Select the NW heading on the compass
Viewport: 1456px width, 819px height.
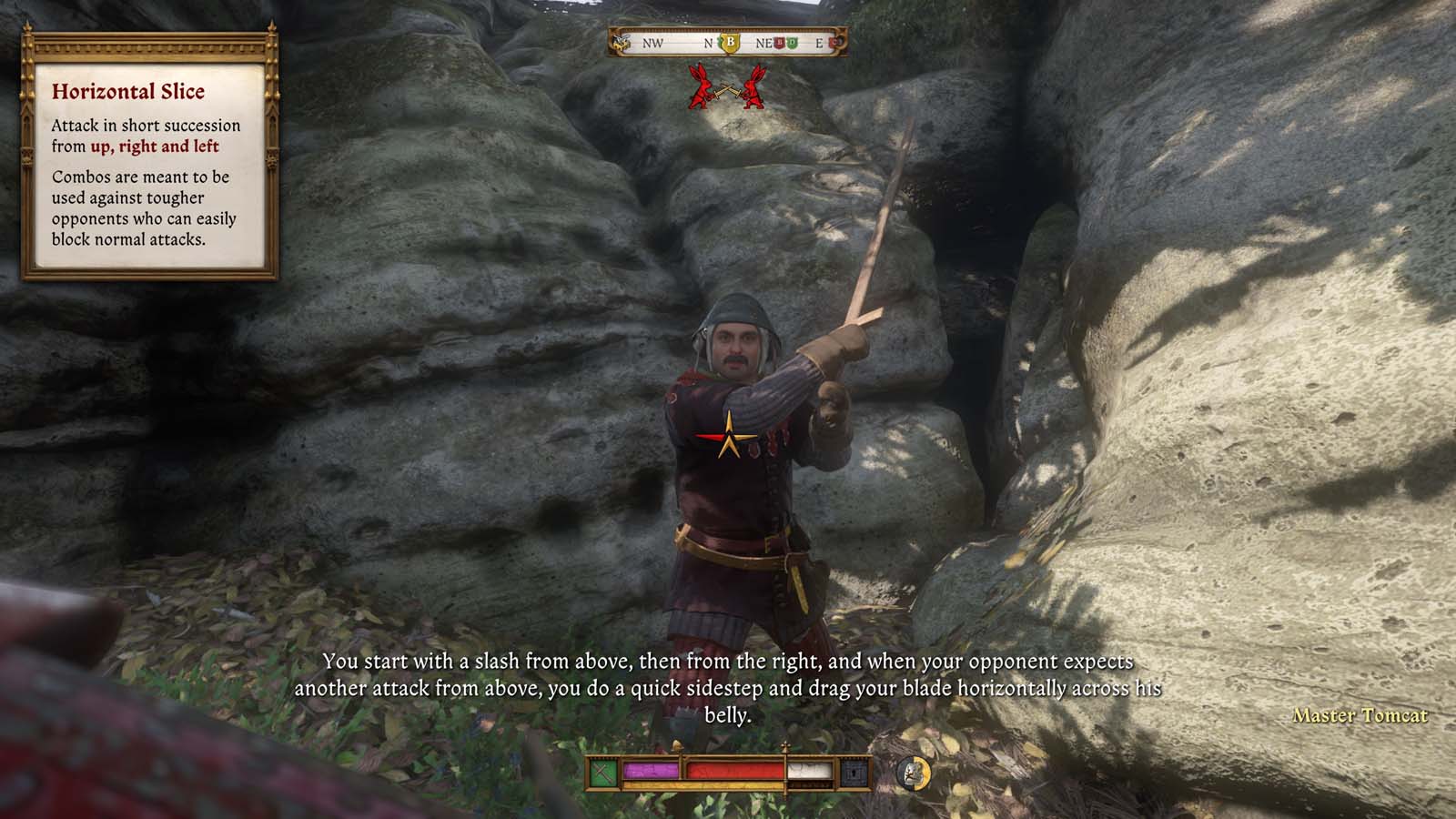652,43
